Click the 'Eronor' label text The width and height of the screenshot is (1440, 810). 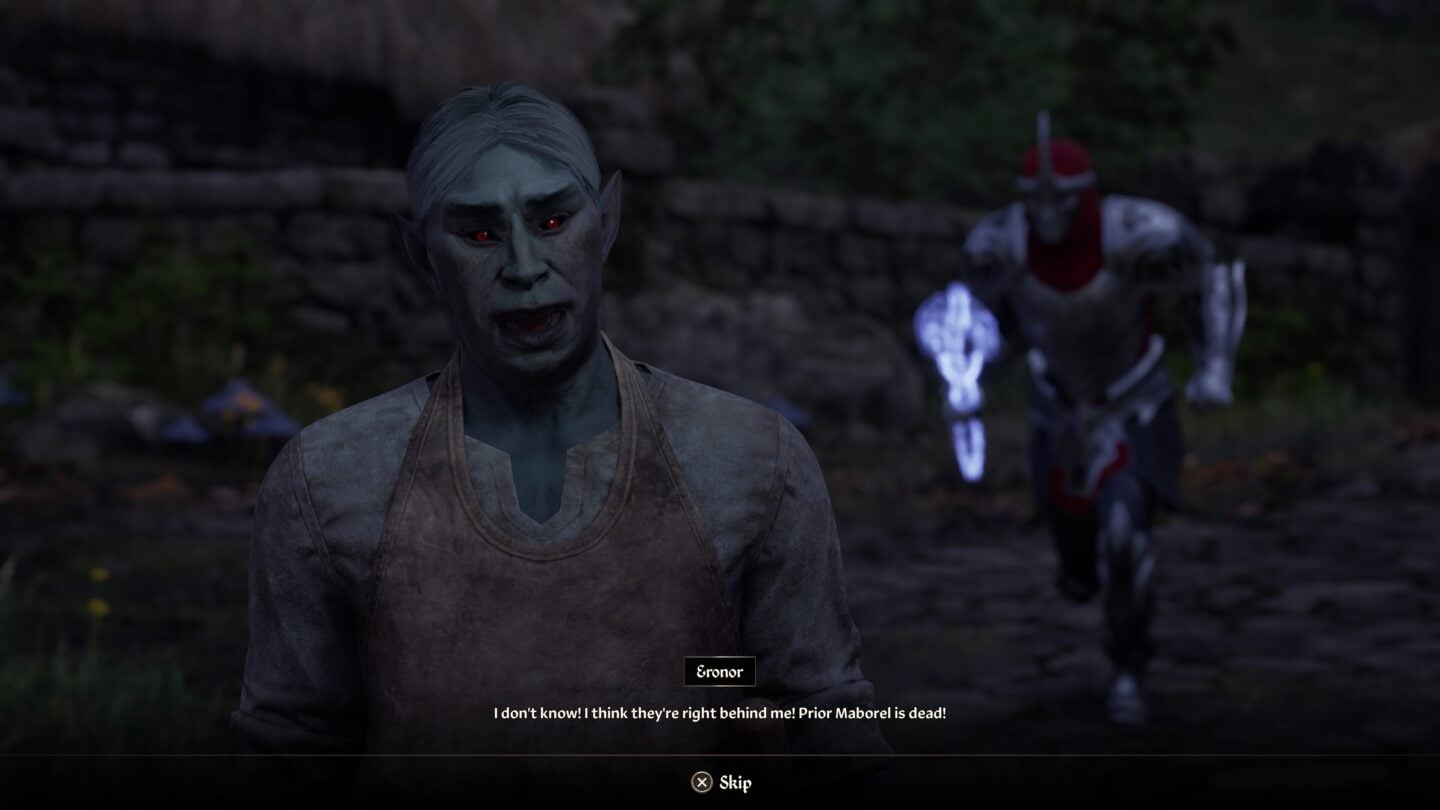point(721,671)
